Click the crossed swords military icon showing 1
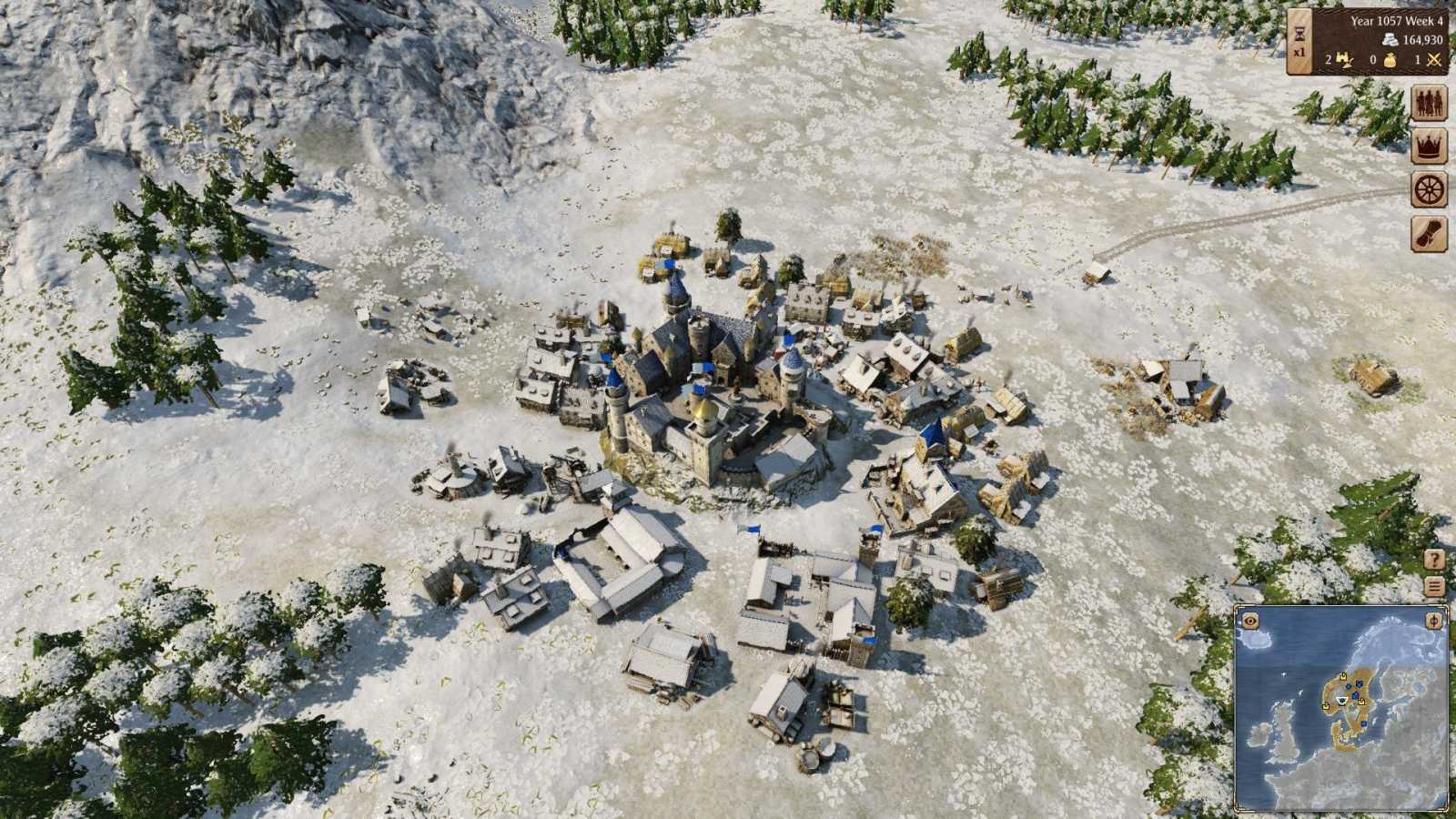Image resolution: width=1456 pixels, height=819 pixels. coord(1434,60)
